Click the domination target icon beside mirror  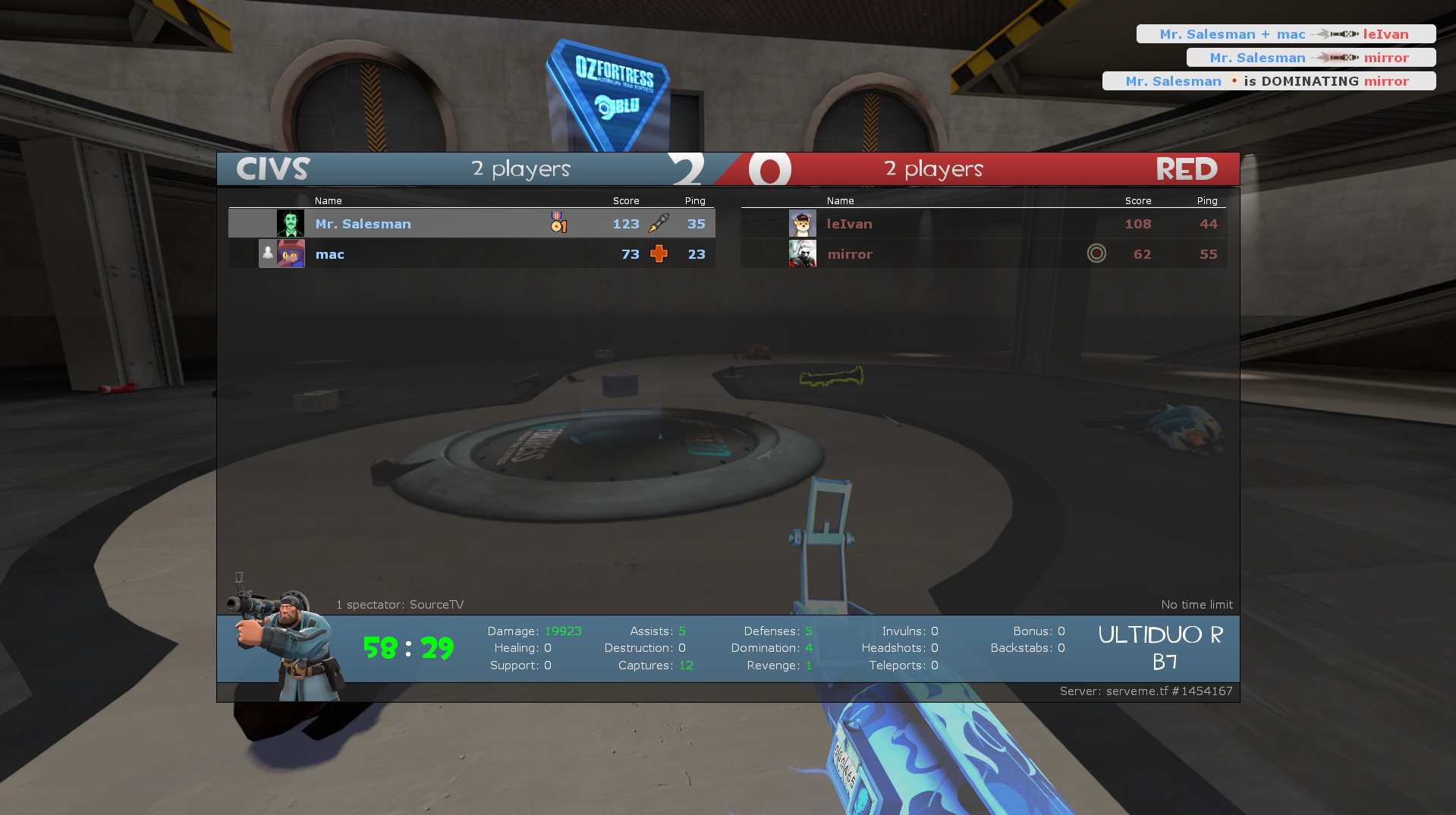1096,253
